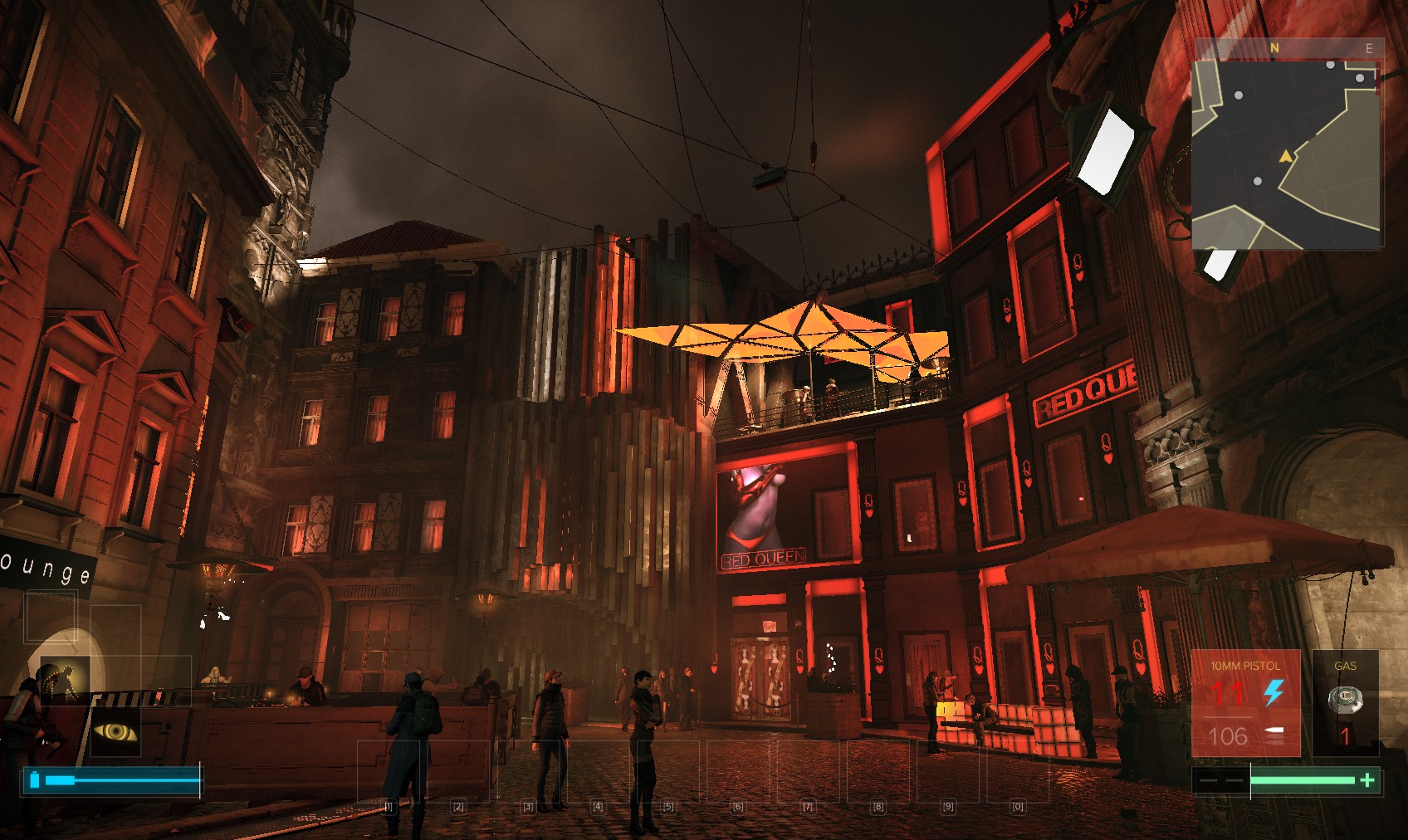Activate the yellow eye vision augmentation
The height and width of the screenshot is (840, 1408).
[x=115, y=731]
